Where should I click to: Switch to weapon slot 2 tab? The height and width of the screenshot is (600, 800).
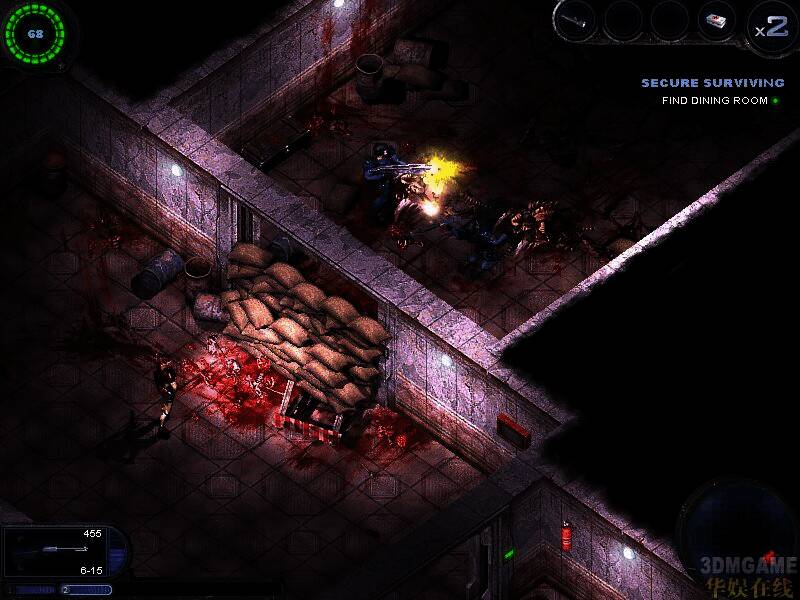pos(86,590)
